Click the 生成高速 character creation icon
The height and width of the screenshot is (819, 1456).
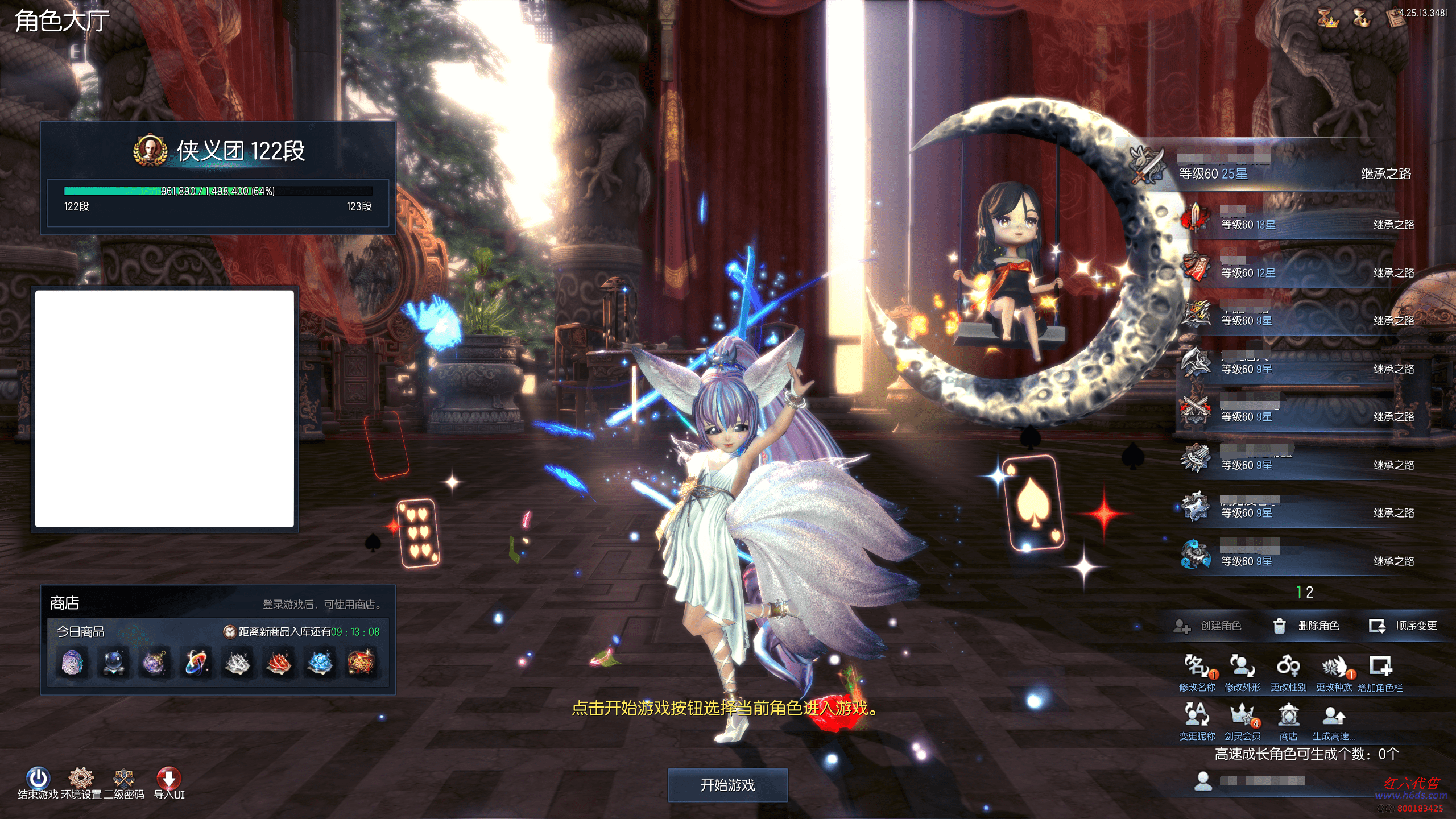(x=1334, y=715)
